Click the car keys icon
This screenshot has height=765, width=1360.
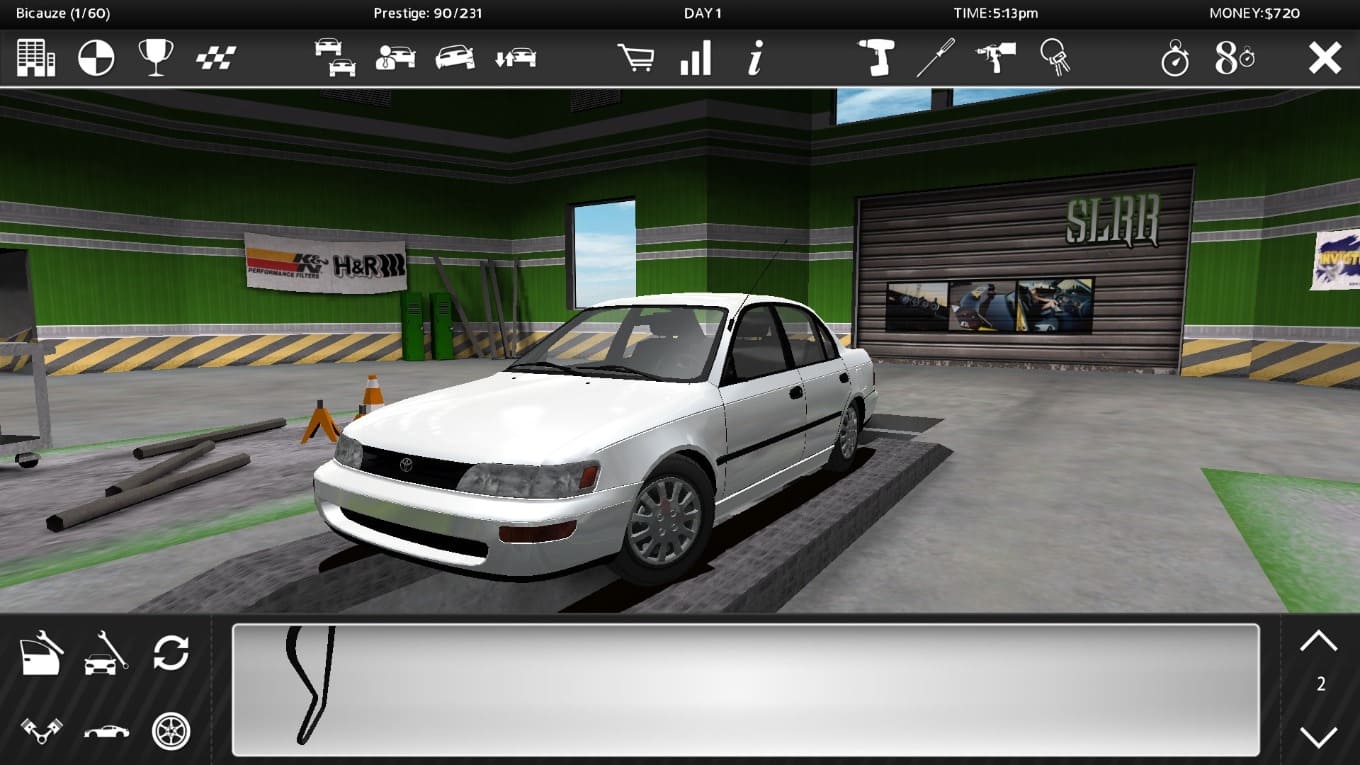pos(1055,58)
